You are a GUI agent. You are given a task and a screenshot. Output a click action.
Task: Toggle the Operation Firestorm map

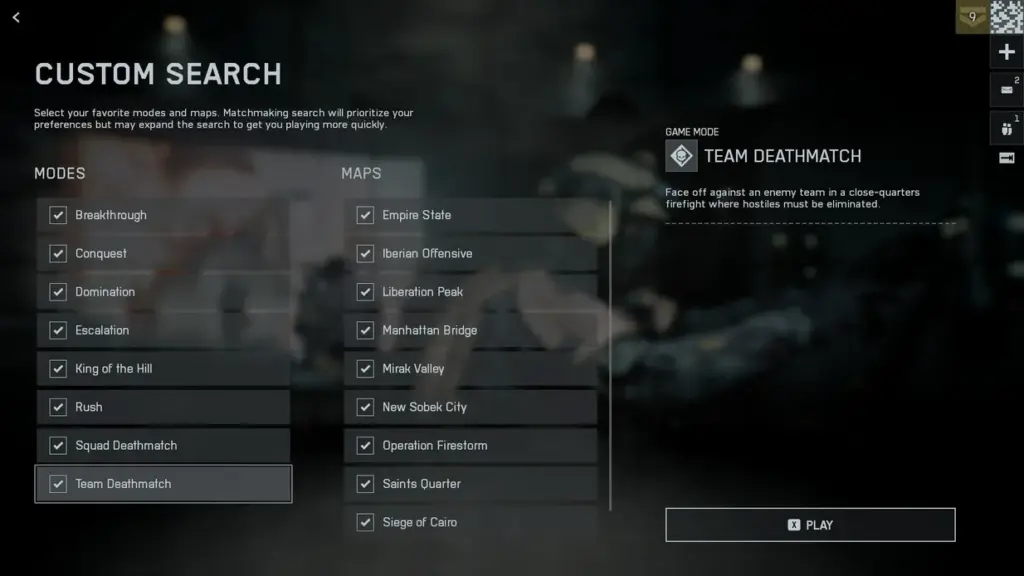tap(365, 445)
